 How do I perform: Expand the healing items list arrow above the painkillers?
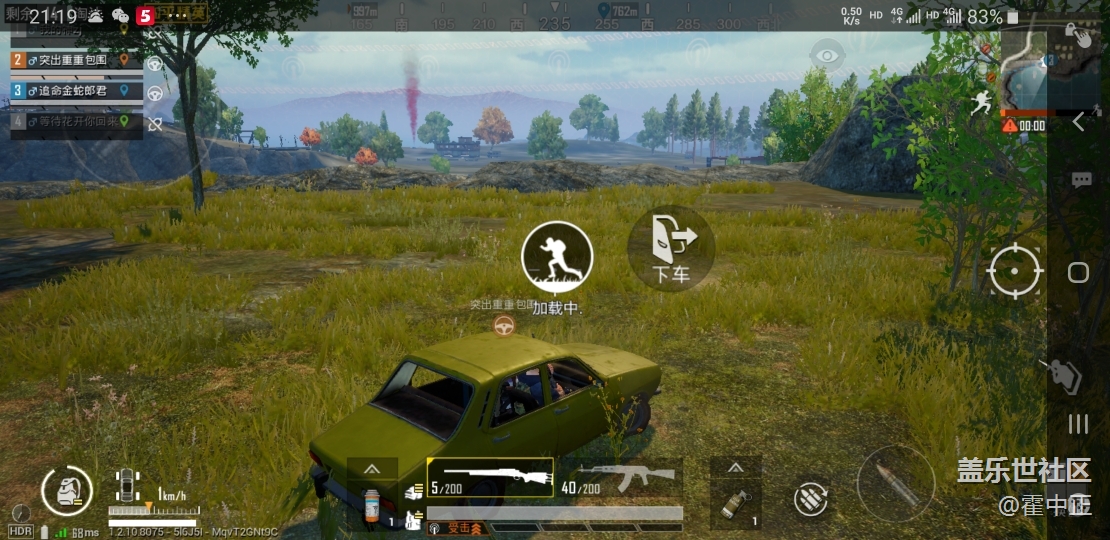click(372, 468)
